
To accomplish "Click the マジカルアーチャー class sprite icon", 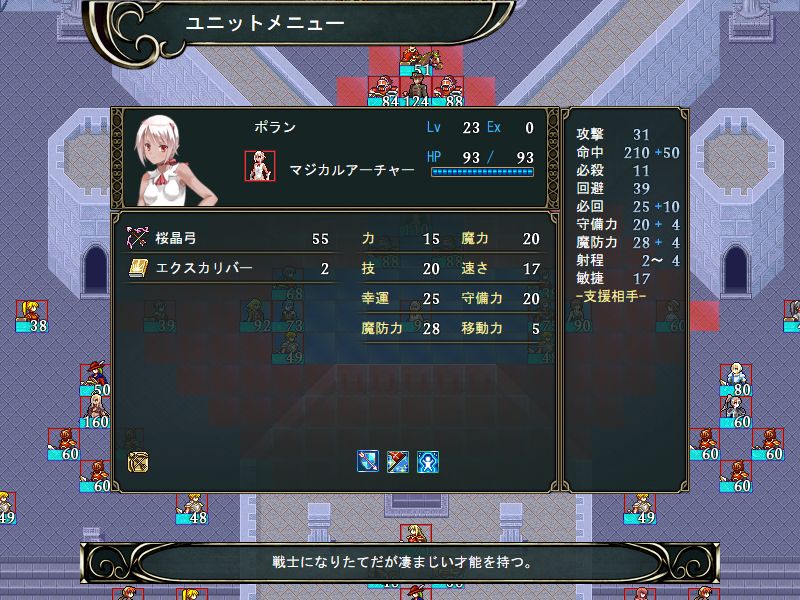I will point(260,166).
